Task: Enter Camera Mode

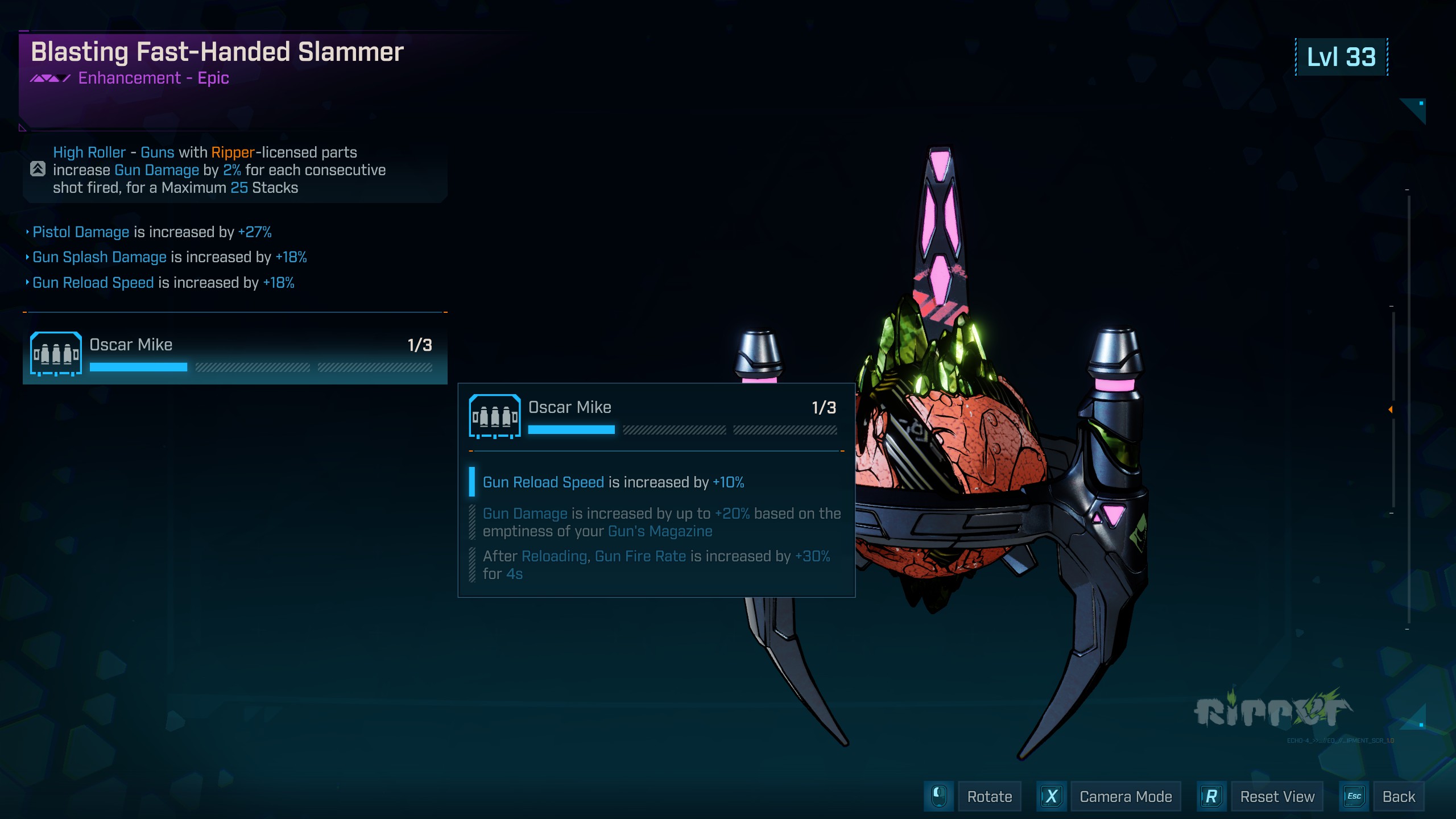Action: (x=1125, y=797)
